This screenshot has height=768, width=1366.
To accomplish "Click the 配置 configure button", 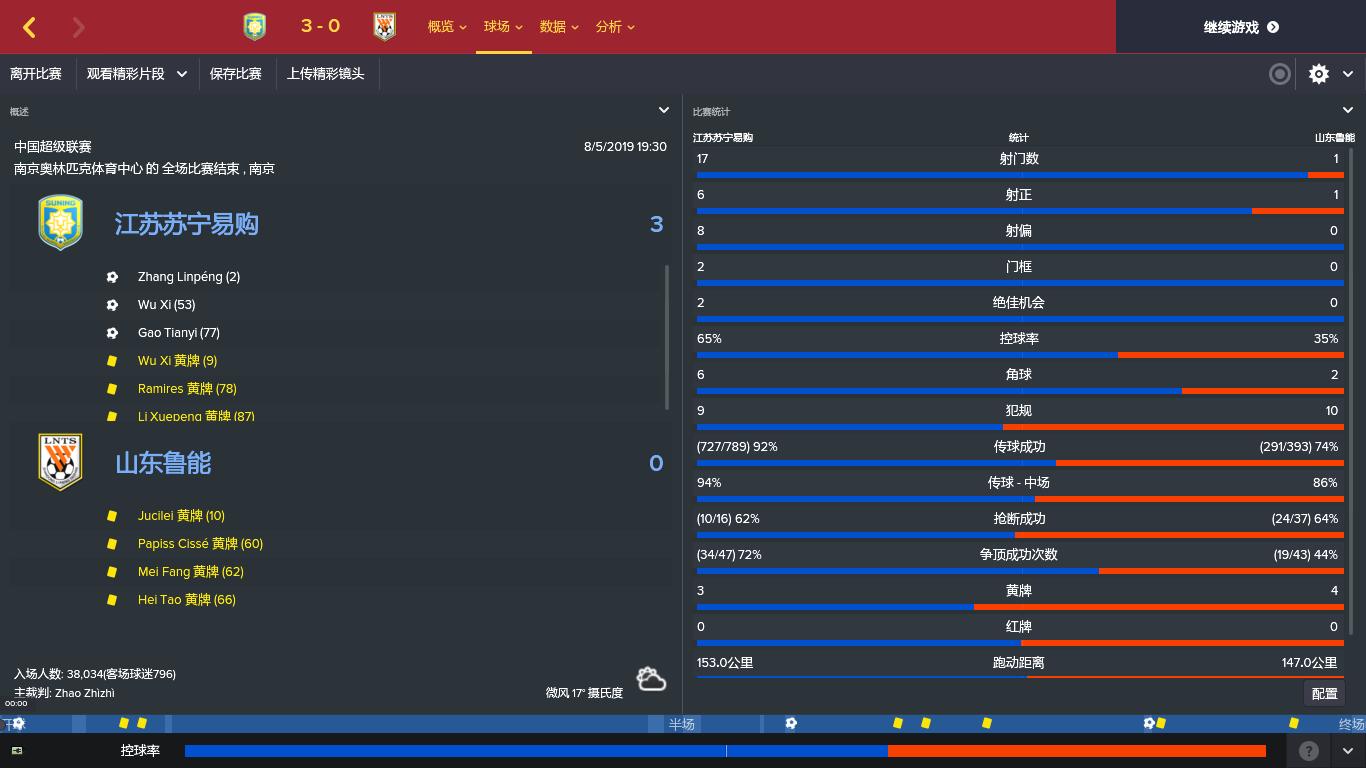I will pos(1324,694).
